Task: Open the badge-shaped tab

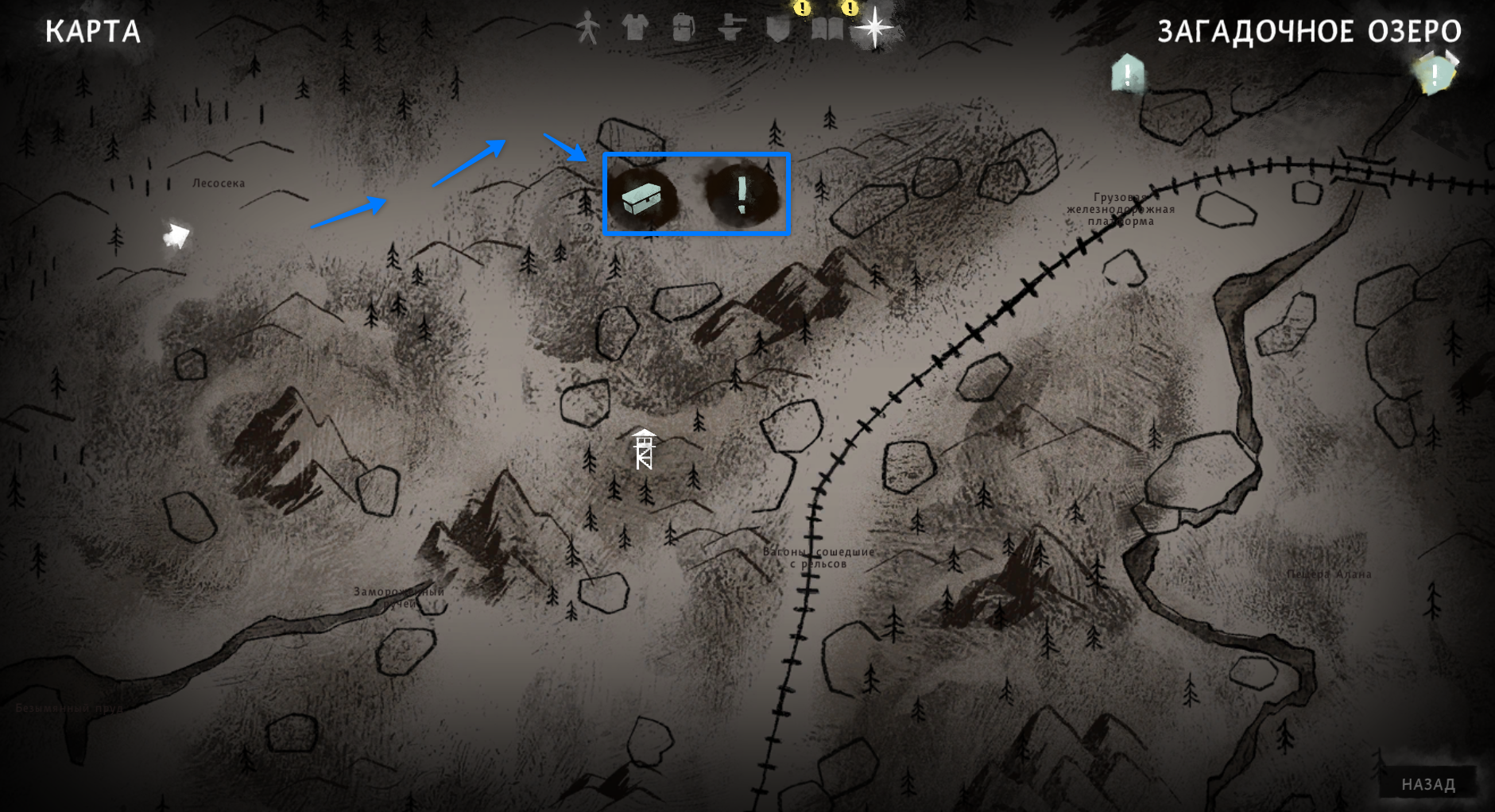Action: click(x=778, y=29)
